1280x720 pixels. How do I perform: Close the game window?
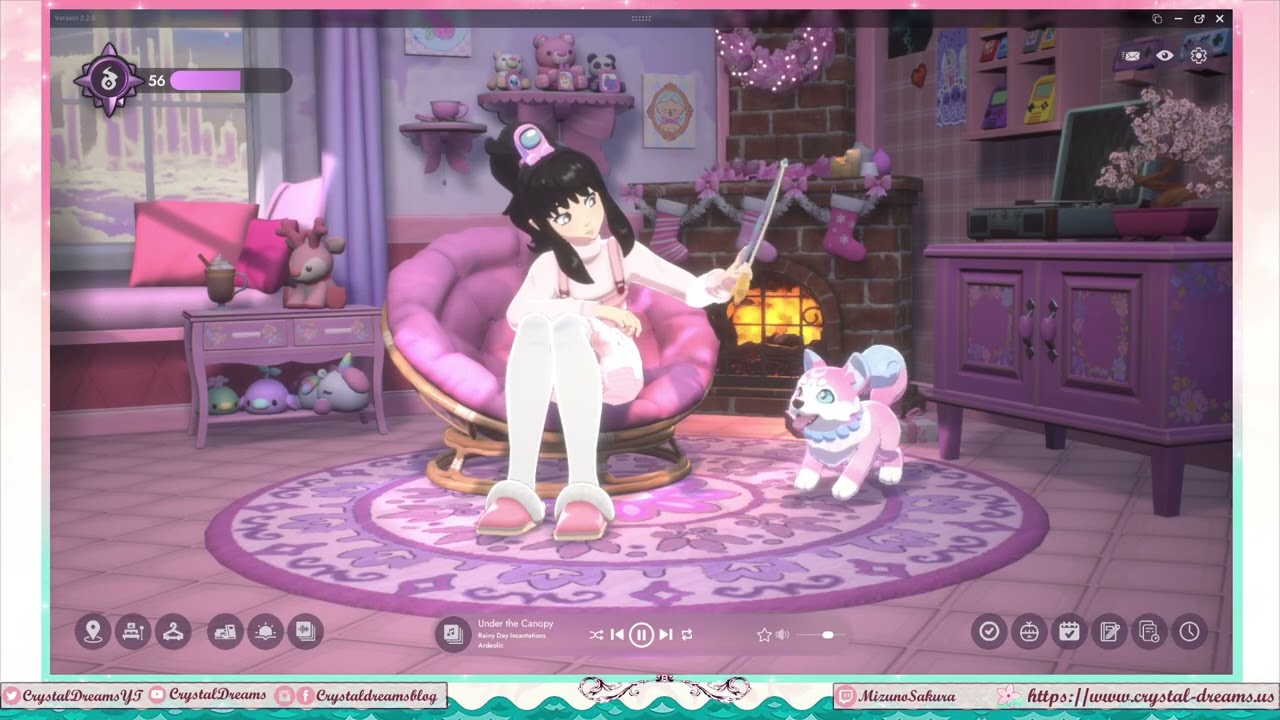pos(1220,19)
